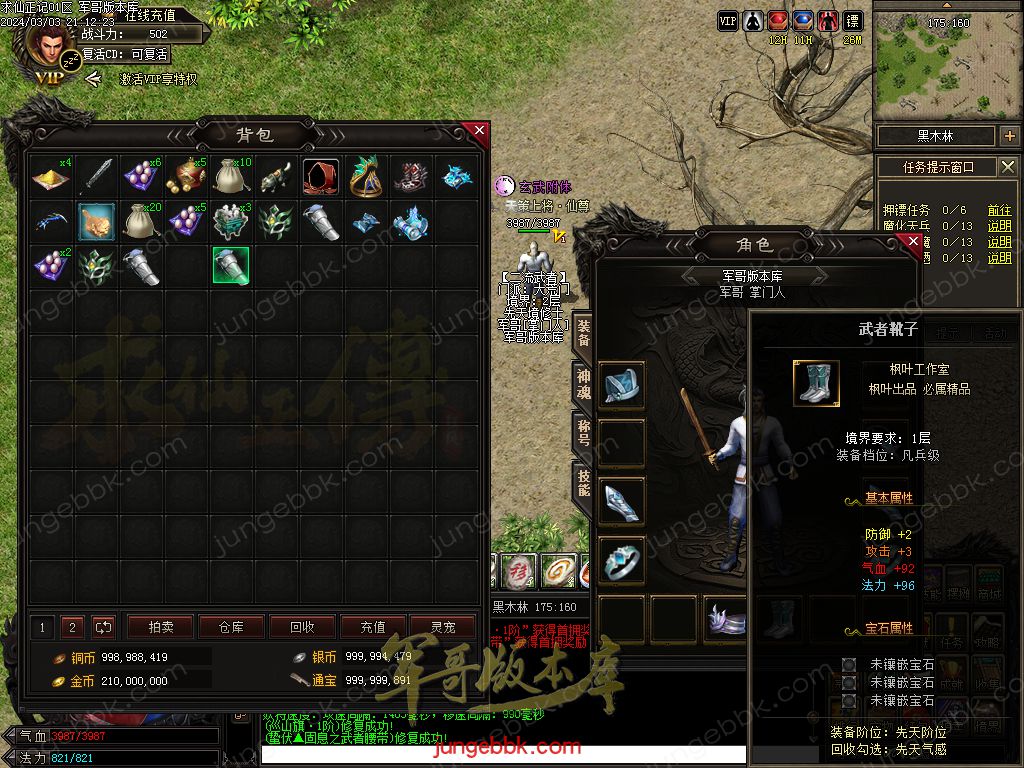
Task: Open the 充值 recharge button in the bag
Action: 373,627
